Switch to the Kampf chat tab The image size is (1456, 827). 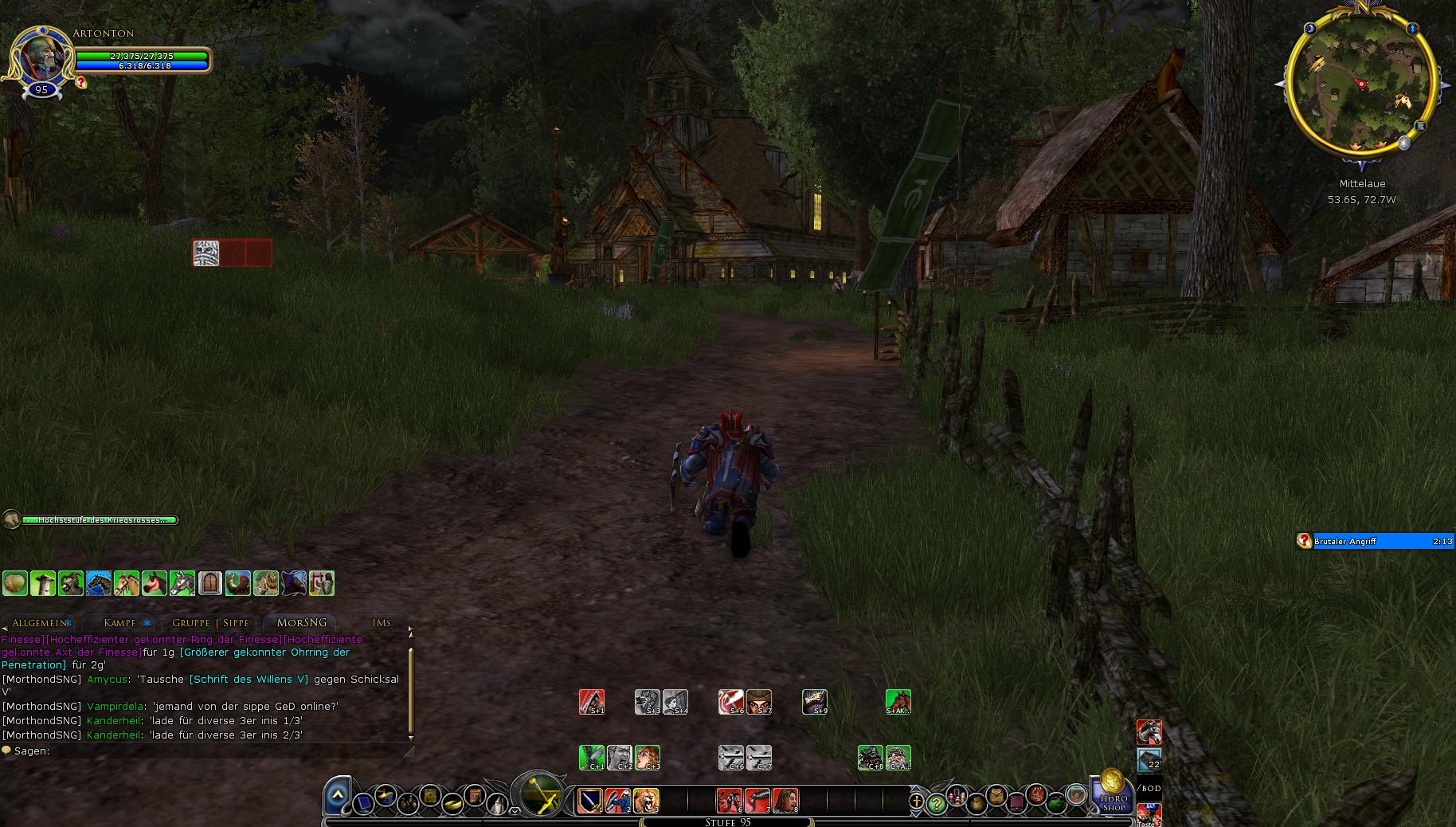pyautogui.click(x=120, y=623)
